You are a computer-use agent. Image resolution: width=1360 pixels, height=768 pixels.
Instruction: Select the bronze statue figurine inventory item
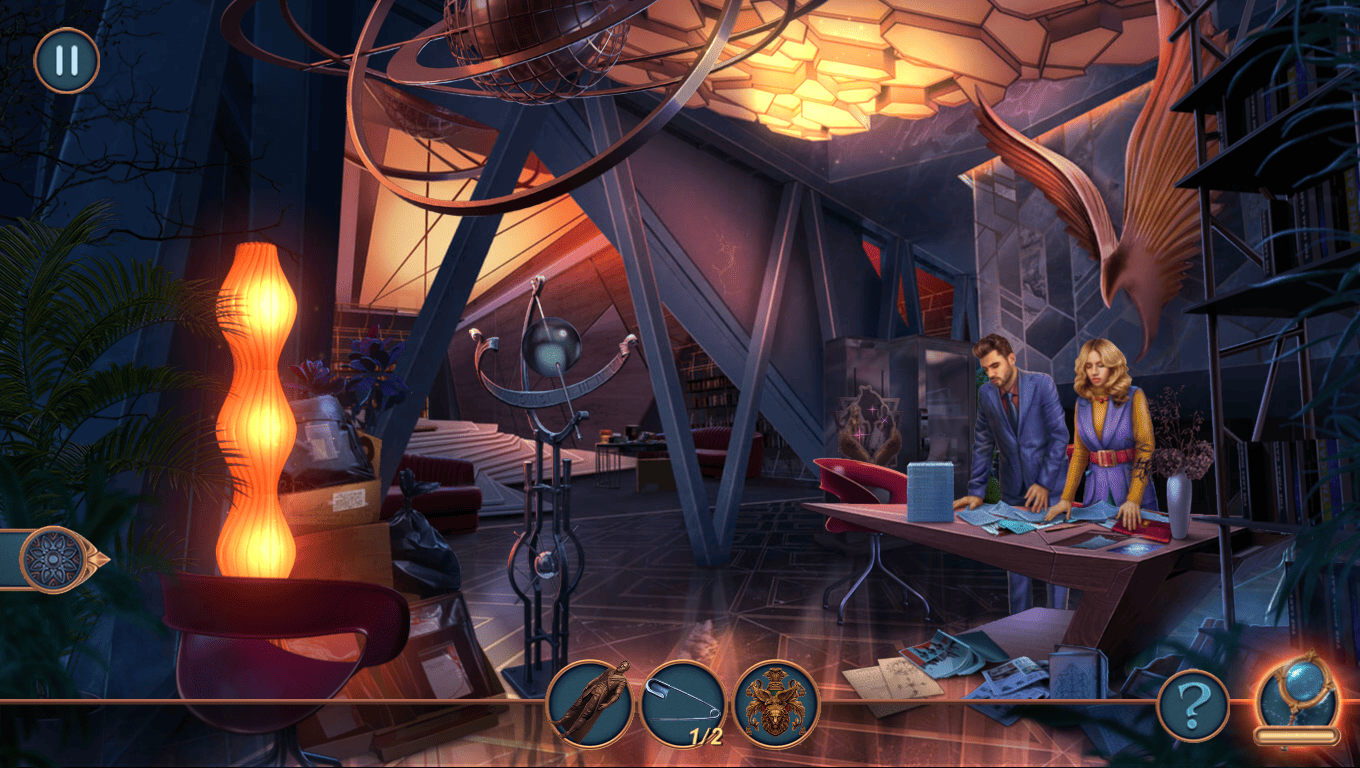[x=590, y=704]
